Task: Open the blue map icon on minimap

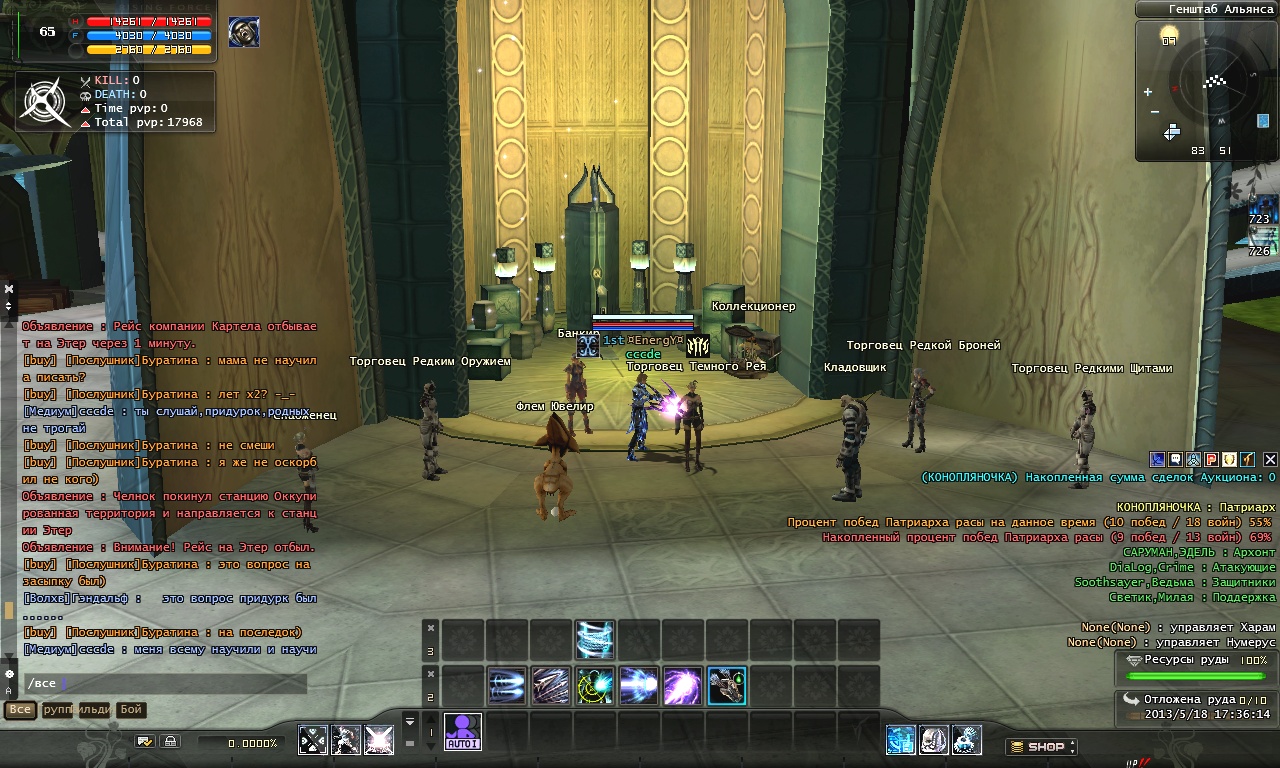Action: [1264, 122]
